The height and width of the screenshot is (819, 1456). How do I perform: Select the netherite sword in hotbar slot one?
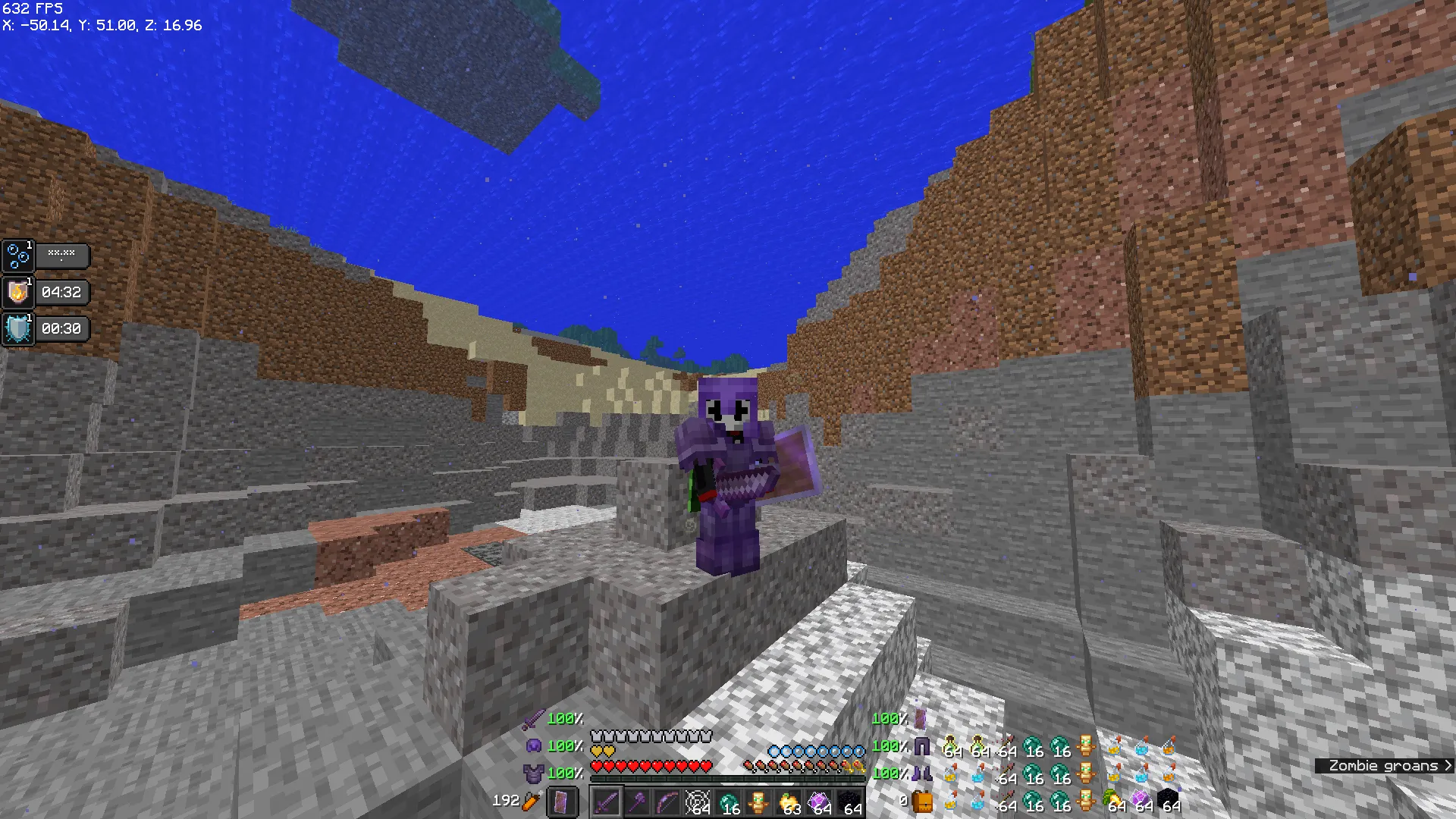click(x=607, y=802)
